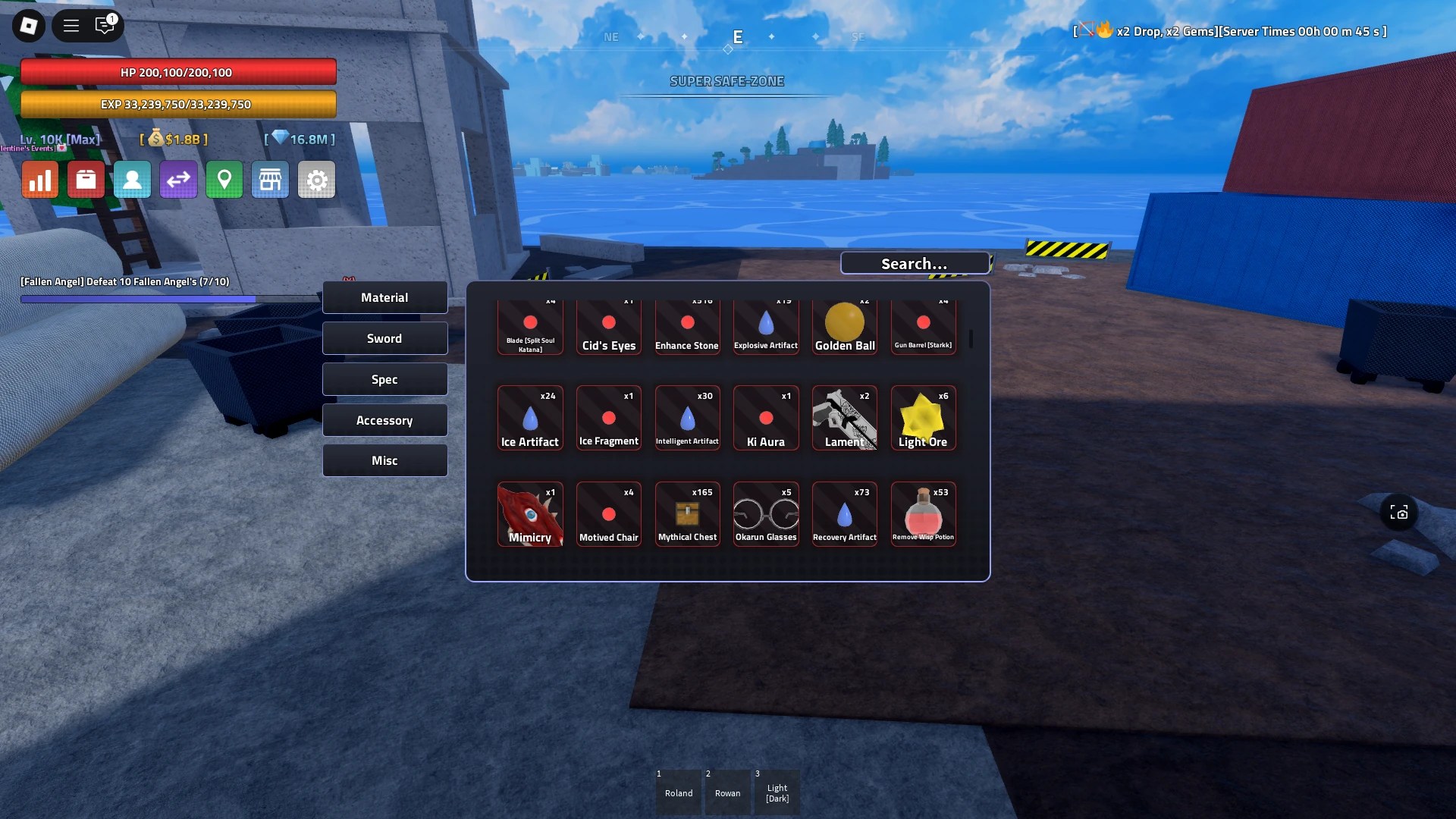This screenshot has height=819, width=1456.
Task: Open the blue player profile icon
Action: pos(133,180)
